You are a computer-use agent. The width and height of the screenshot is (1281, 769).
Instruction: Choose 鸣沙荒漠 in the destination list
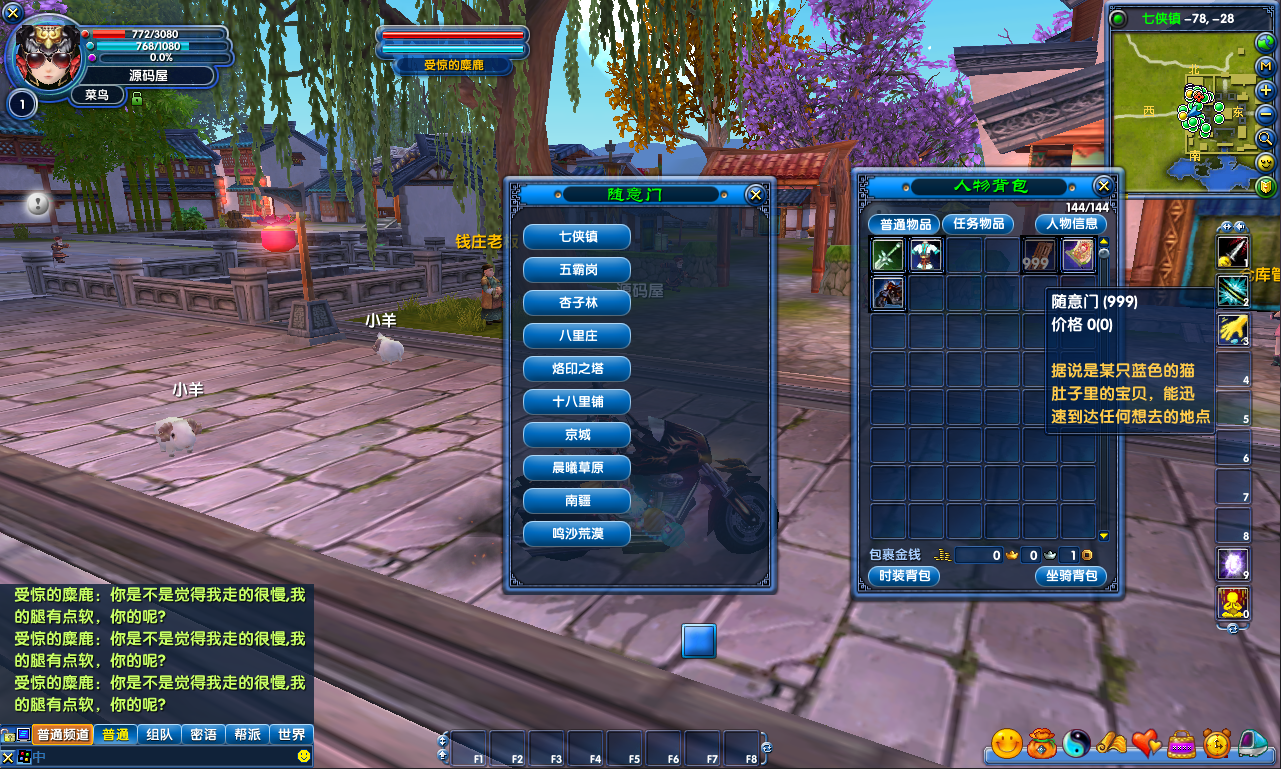point(577,534)
